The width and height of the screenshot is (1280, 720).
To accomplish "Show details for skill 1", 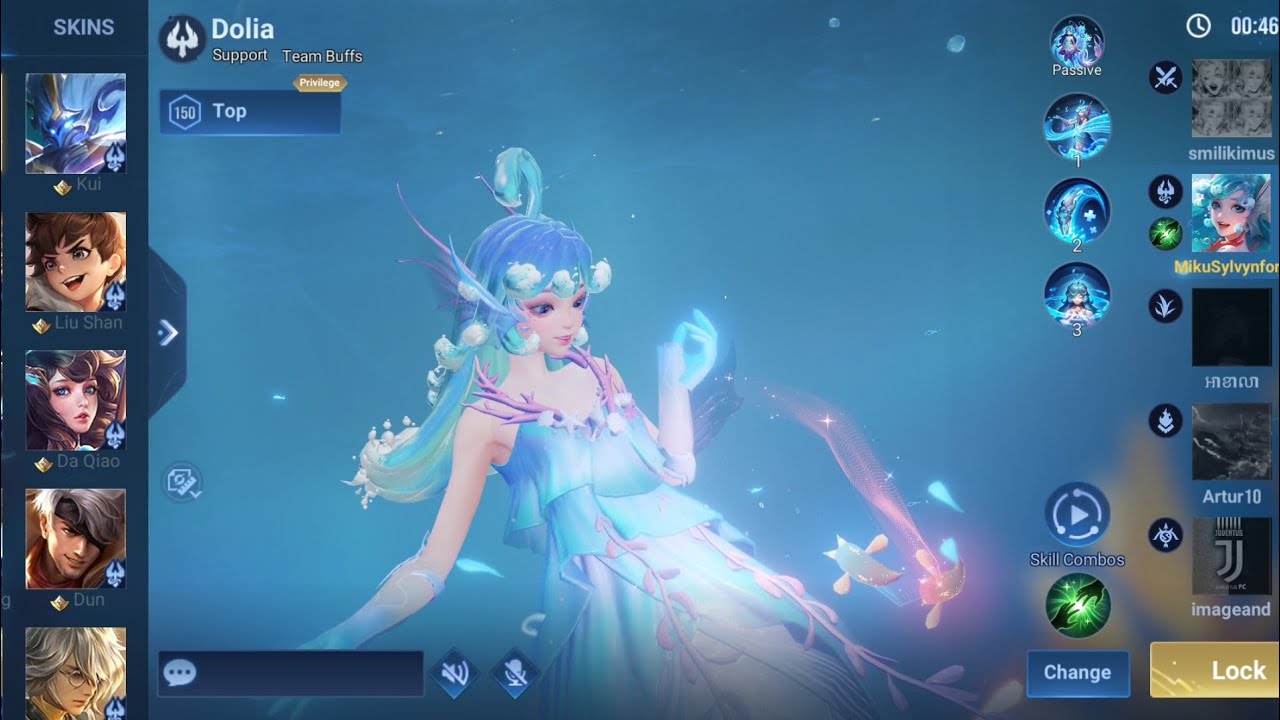I will click(x=1077, y=125).
